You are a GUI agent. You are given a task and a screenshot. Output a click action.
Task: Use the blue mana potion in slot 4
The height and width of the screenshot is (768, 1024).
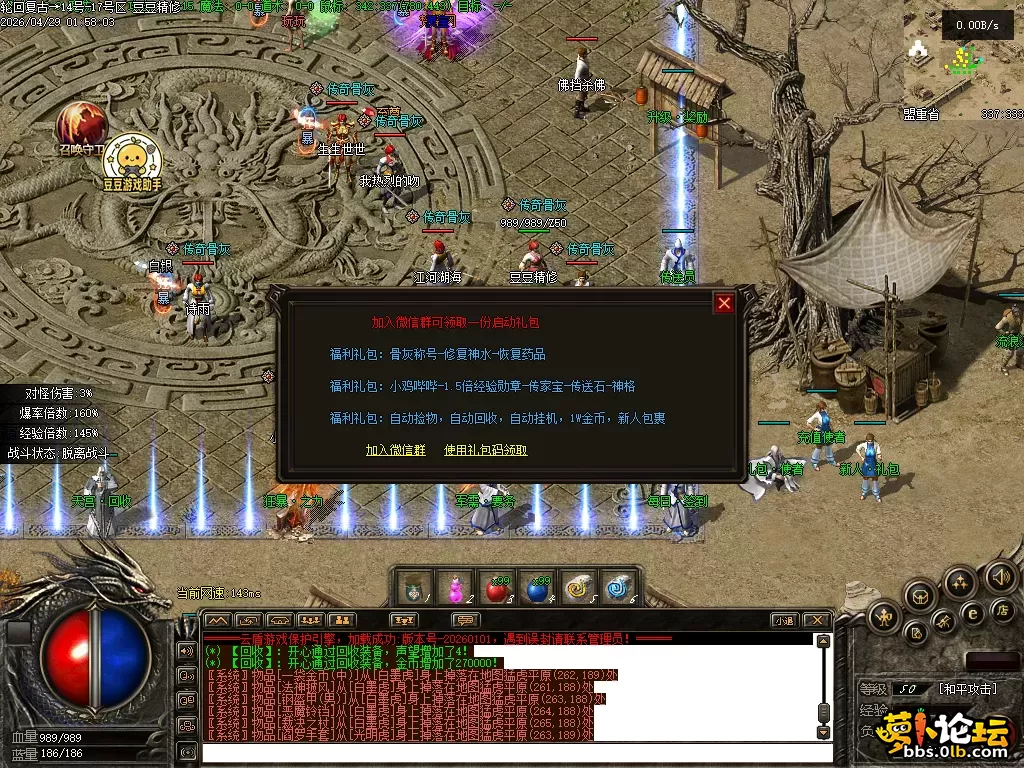(538, 589)
